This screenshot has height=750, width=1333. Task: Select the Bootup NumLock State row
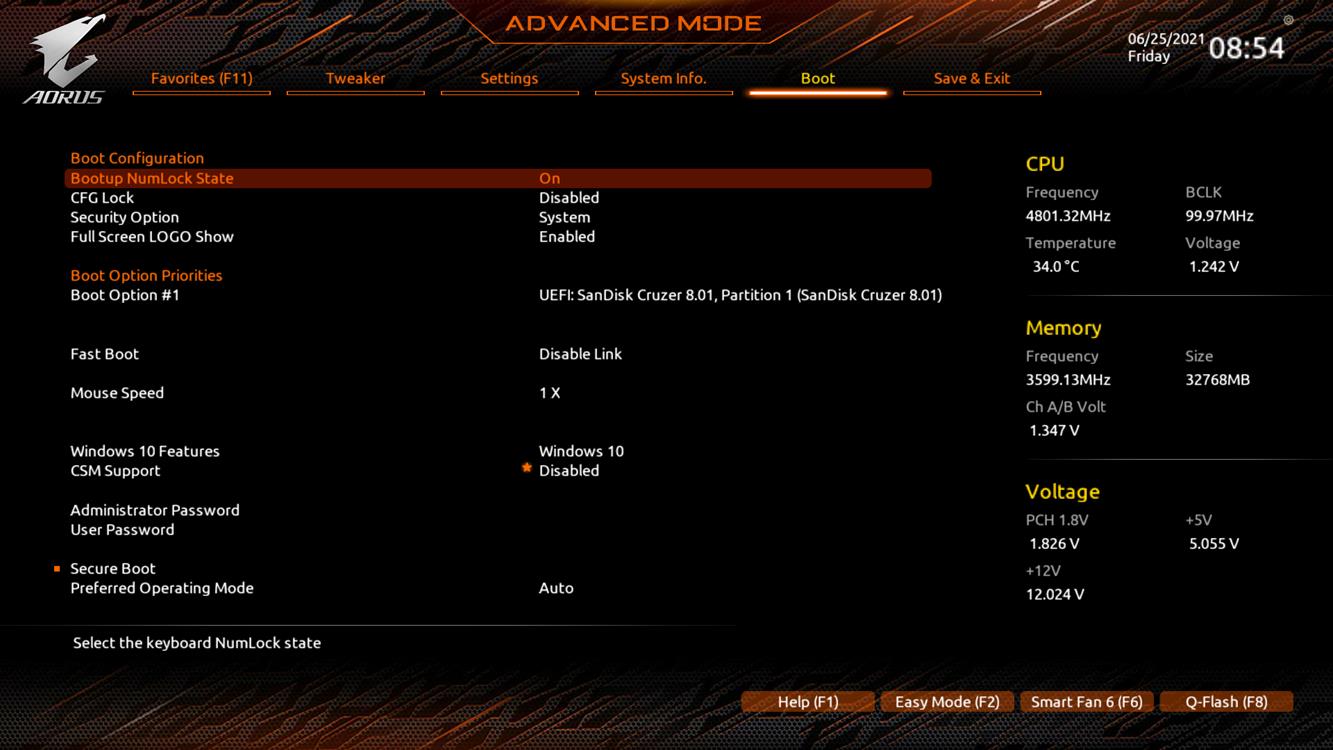coord(152,178)
